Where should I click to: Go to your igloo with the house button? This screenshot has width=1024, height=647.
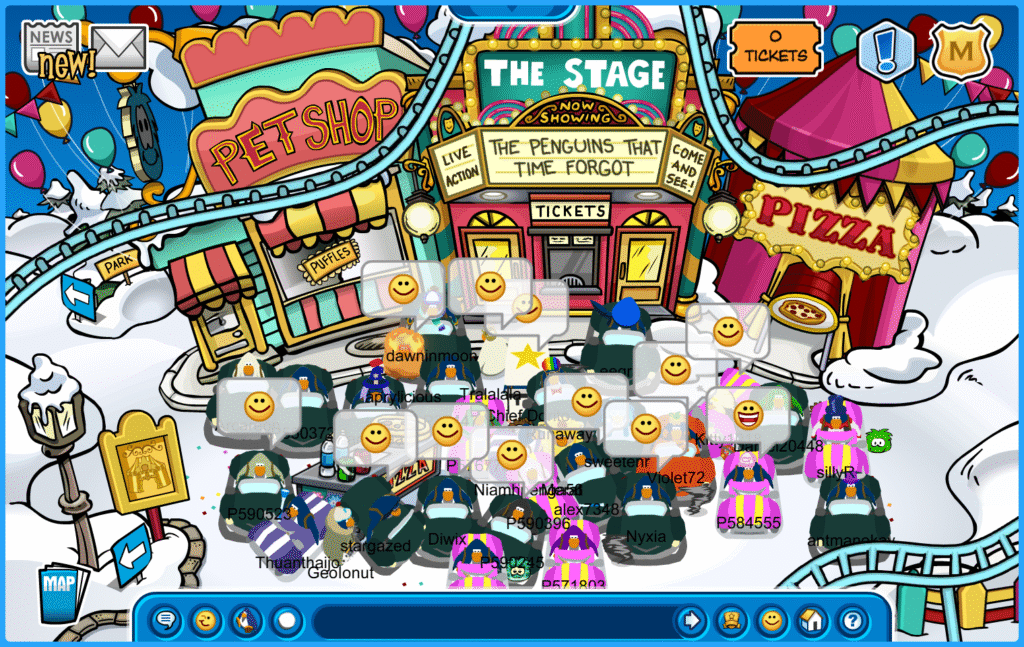[811, 621]
